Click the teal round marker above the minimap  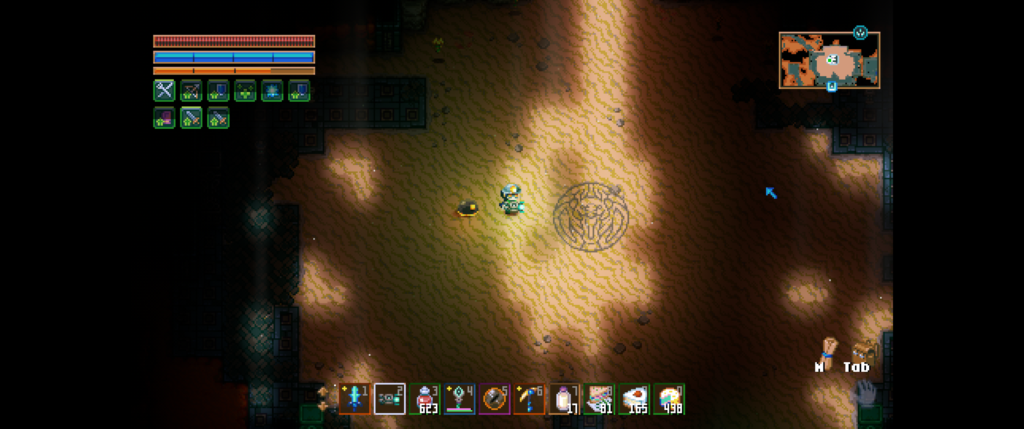860,32
